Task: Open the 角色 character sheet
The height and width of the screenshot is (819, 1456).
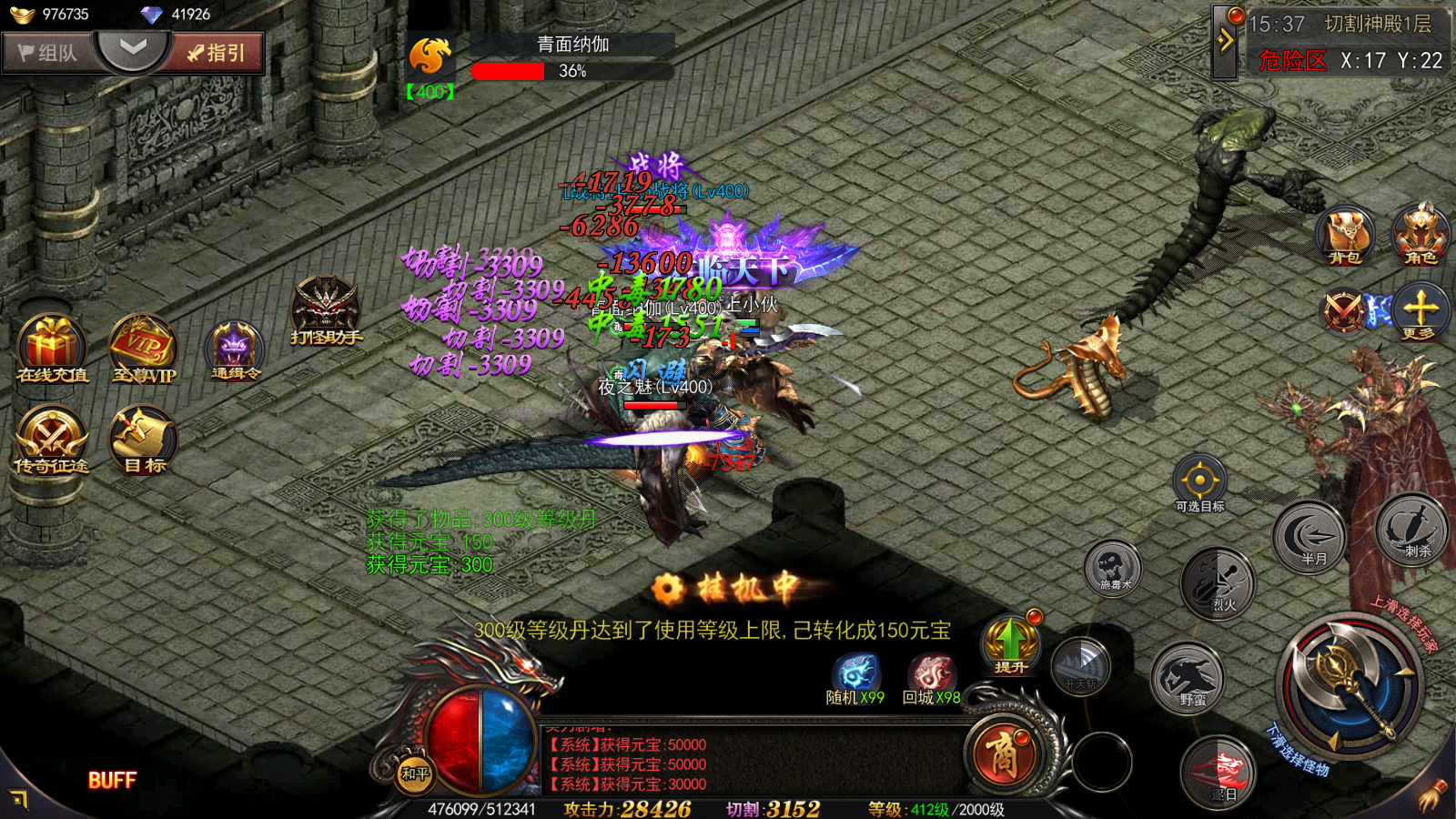Action: (x=1421, y=233)
